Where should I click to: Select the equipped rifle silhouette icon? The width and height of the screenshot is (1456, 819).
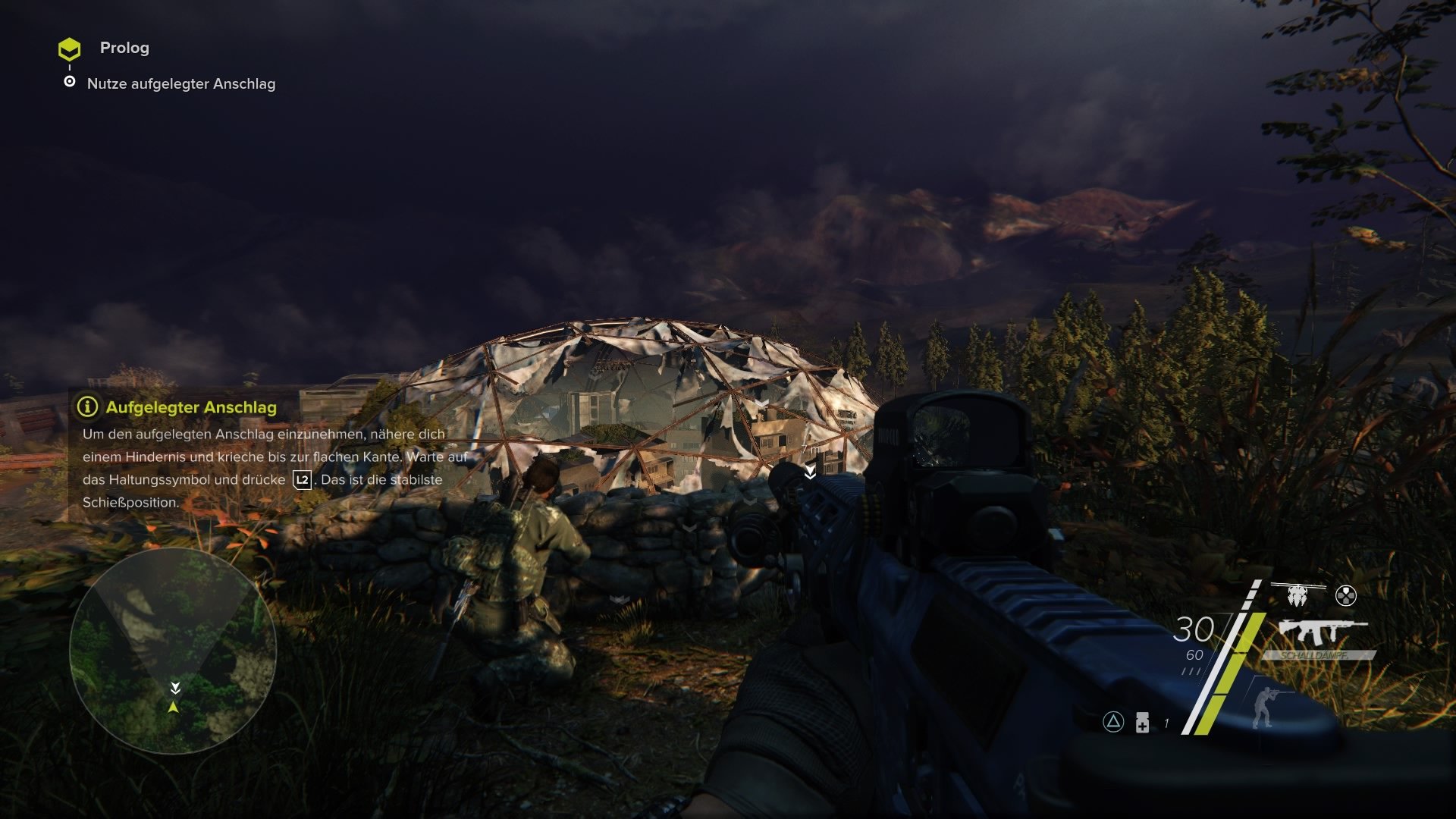click(x=1323, y=632)
